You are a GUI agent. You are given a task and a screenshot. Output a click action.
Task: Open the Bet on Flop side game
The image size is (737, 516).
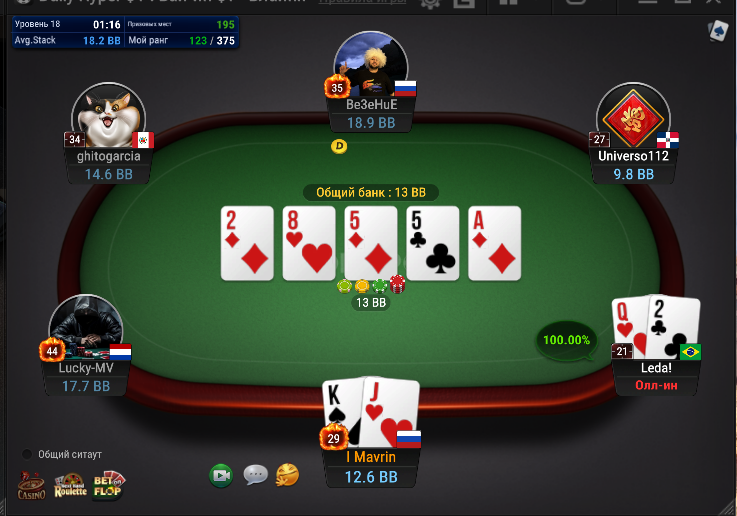click(109, 484)
